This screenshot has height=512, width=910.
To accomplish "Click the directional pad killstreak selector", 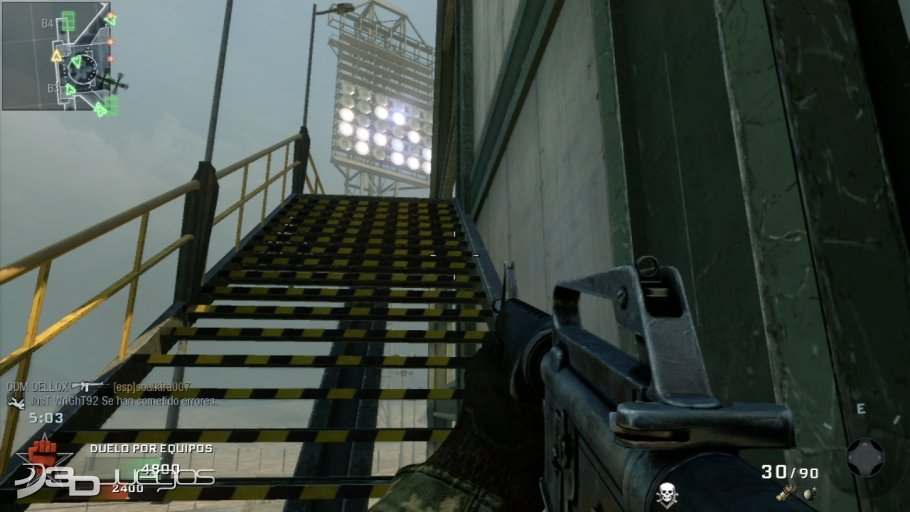I will [x=865, y=457].
